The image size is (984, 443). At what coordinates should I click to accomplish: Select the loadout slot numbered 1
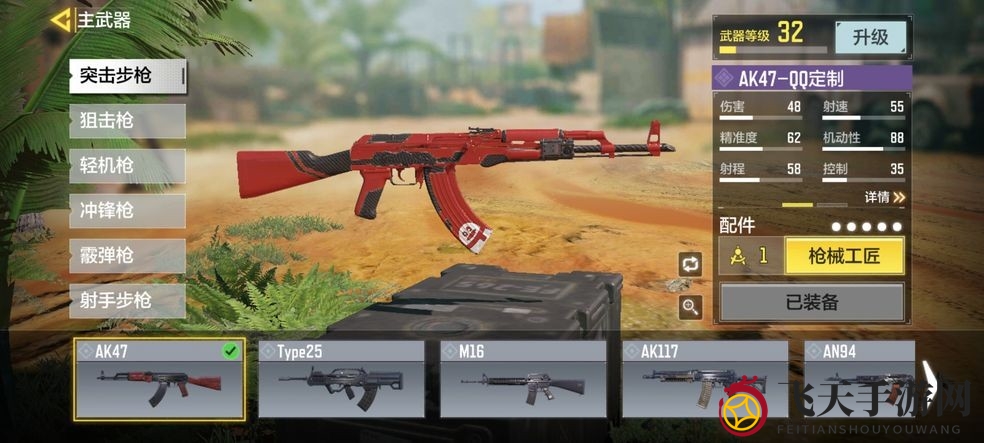[x=751, y=256]
